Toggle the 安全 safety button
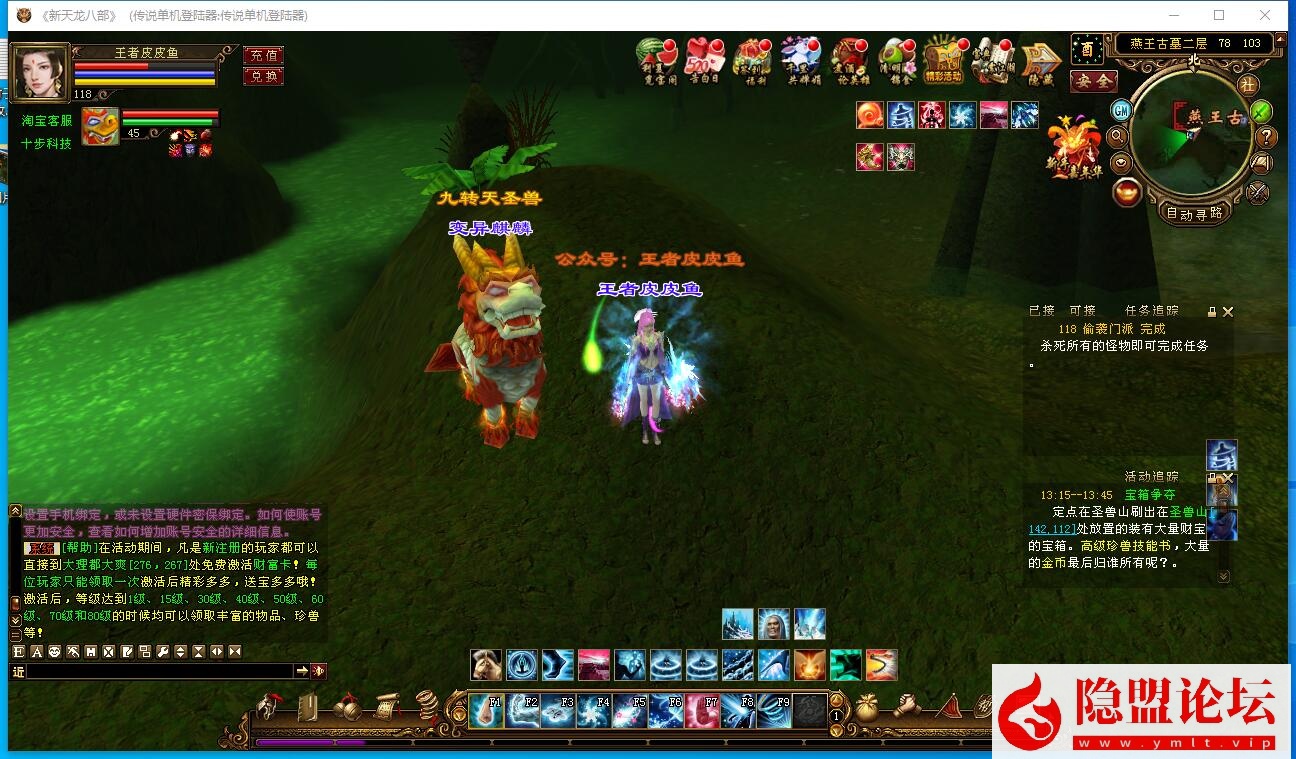Image resolution: width=1296 pixels, height=759 pixels. click(1092, 81)
